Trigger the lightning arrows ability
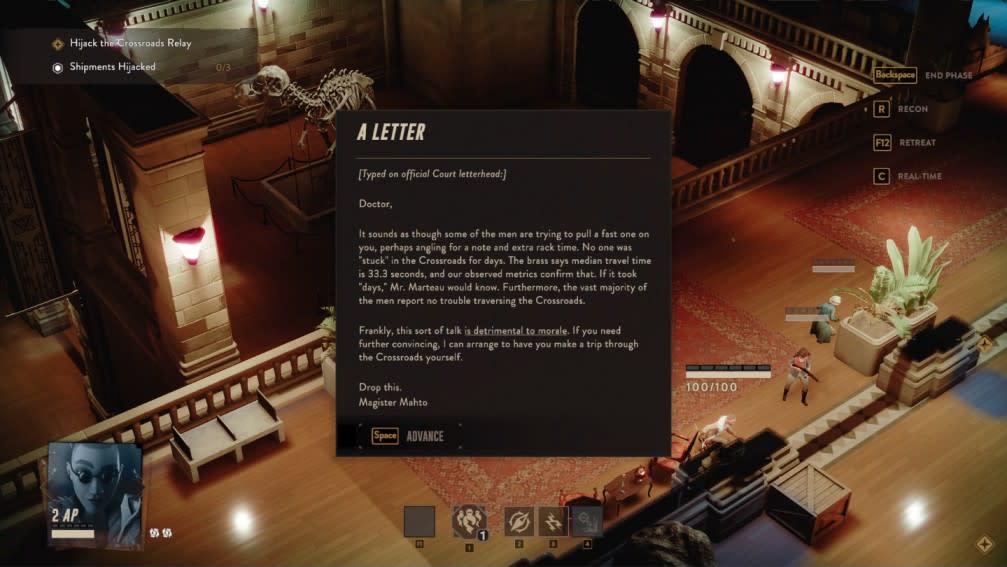This screenshot has height=567, width=1007. 553,521
